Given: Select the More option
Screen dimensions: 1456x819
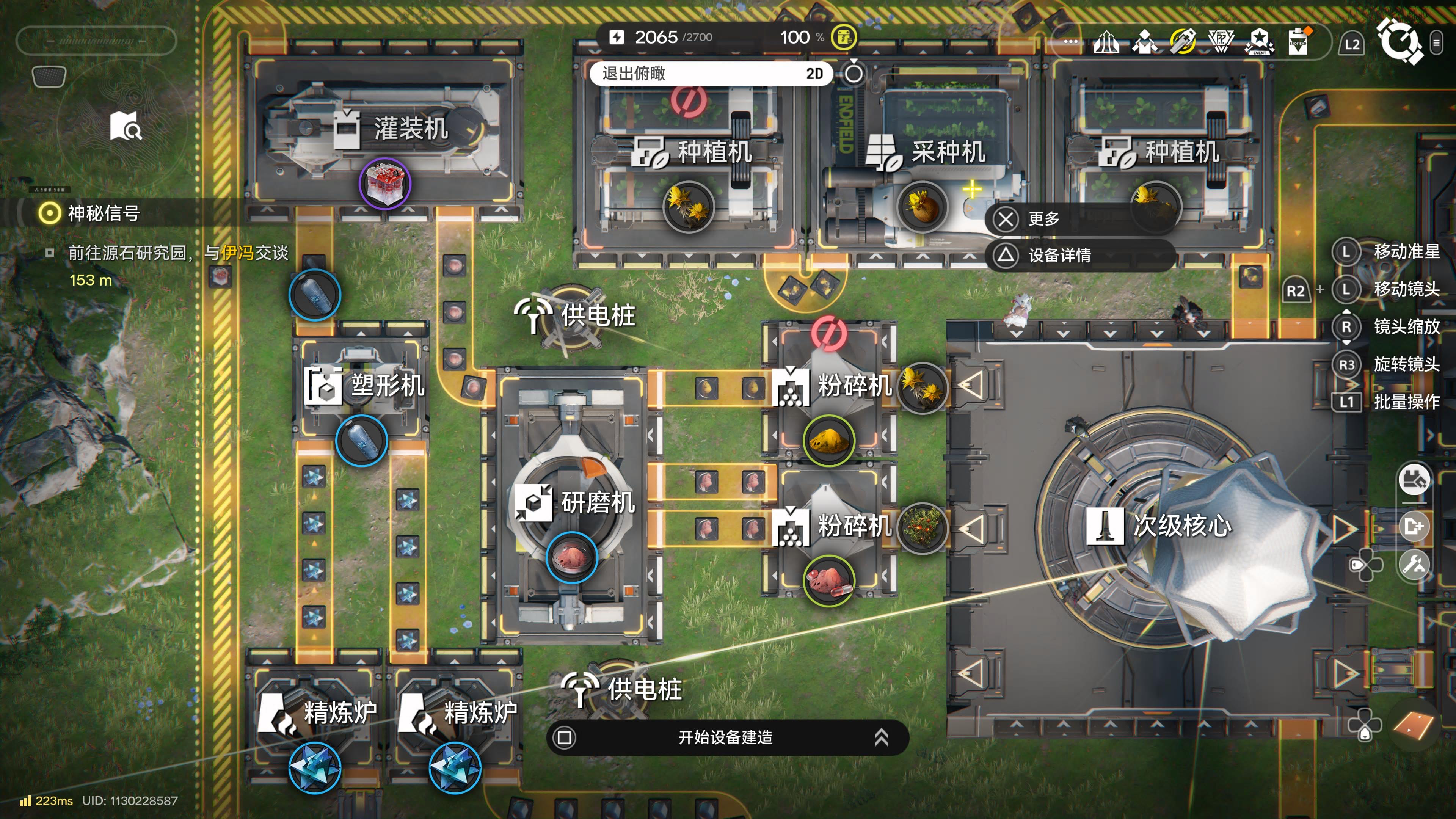Looking at the screenshot, I should [x=1043, y=219].
